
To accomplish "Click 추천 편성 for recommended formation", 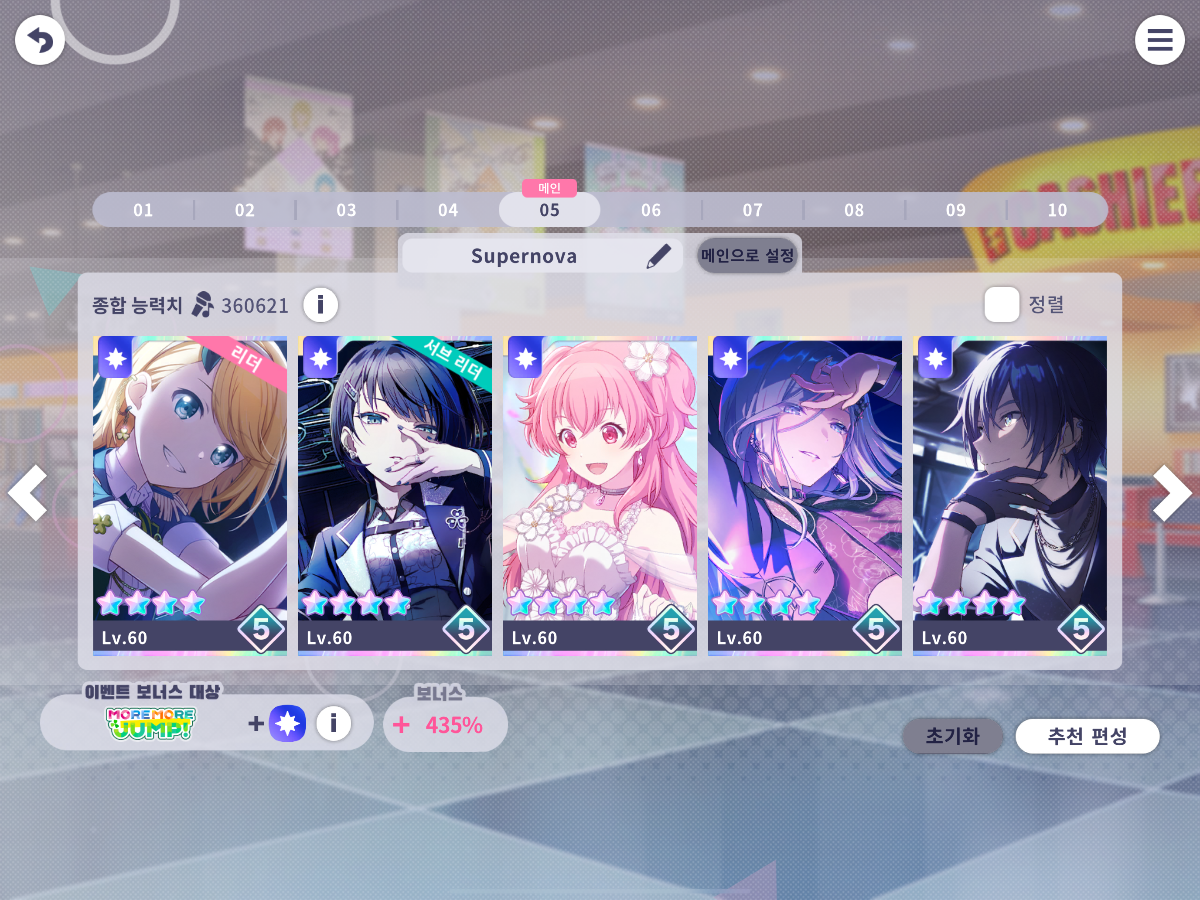I will point(1087,737).
